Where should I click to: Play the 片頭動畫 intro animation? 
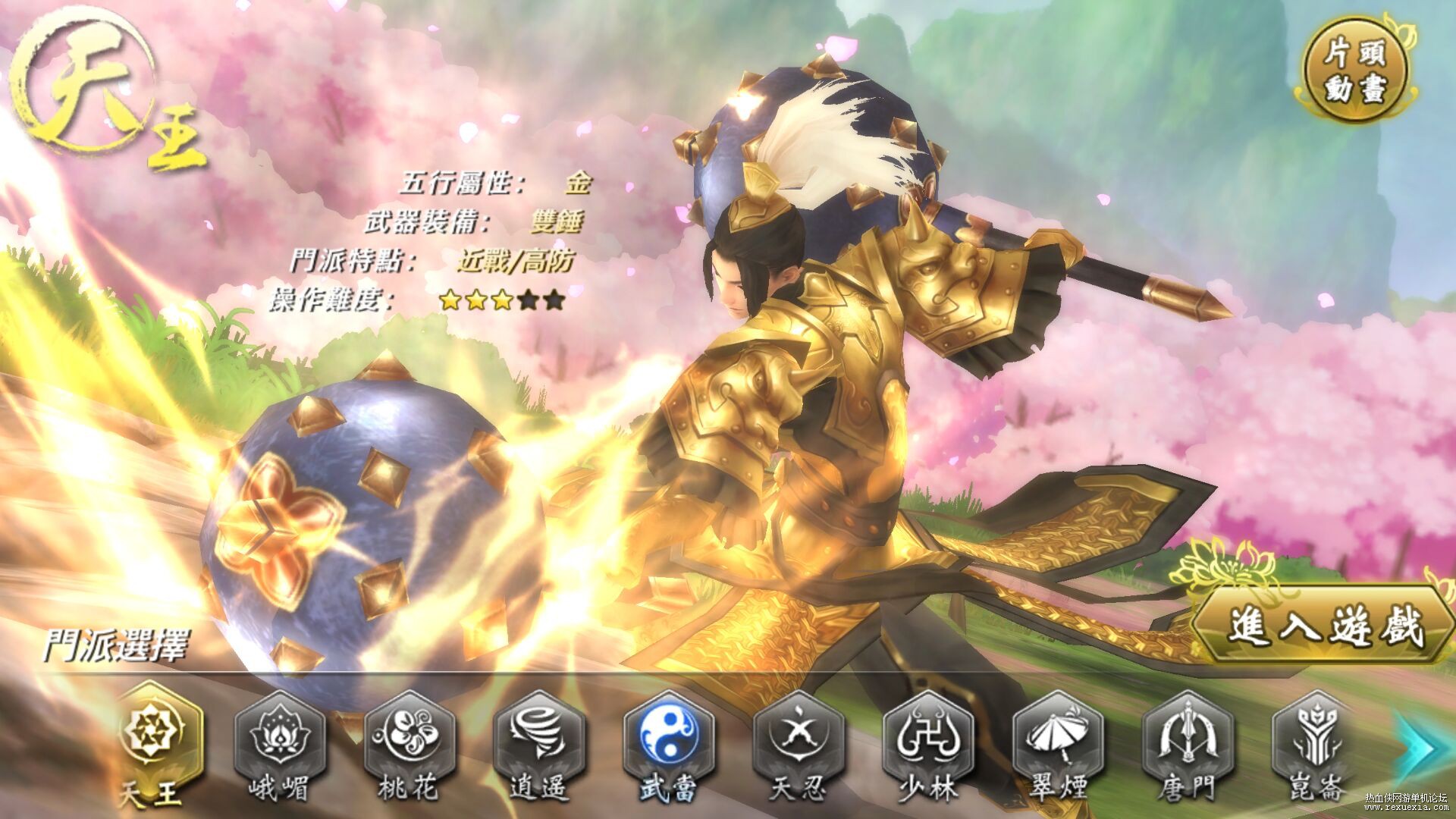pyautogui.click(x=1354, y=71)
